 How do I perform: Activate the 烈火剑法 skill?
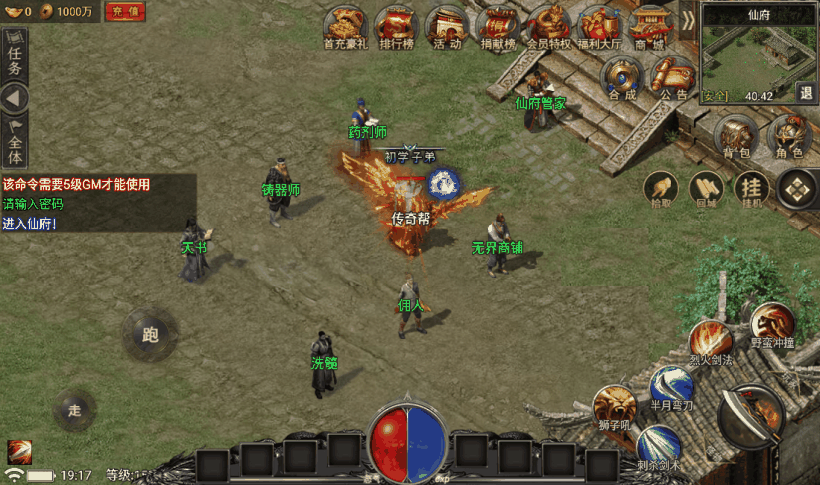[x=711, y=340]
